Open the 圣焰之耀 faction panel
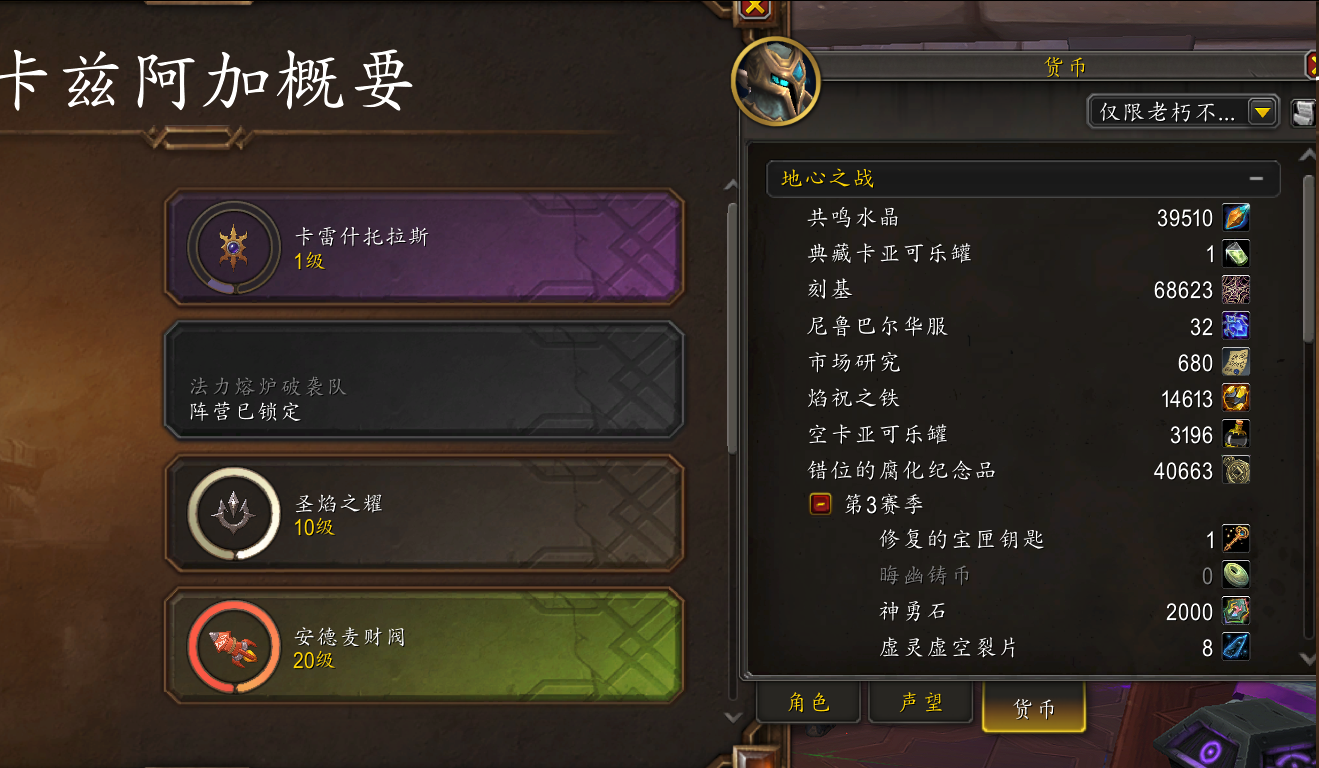The image size is (1319, 768). (x=420, y=513)
